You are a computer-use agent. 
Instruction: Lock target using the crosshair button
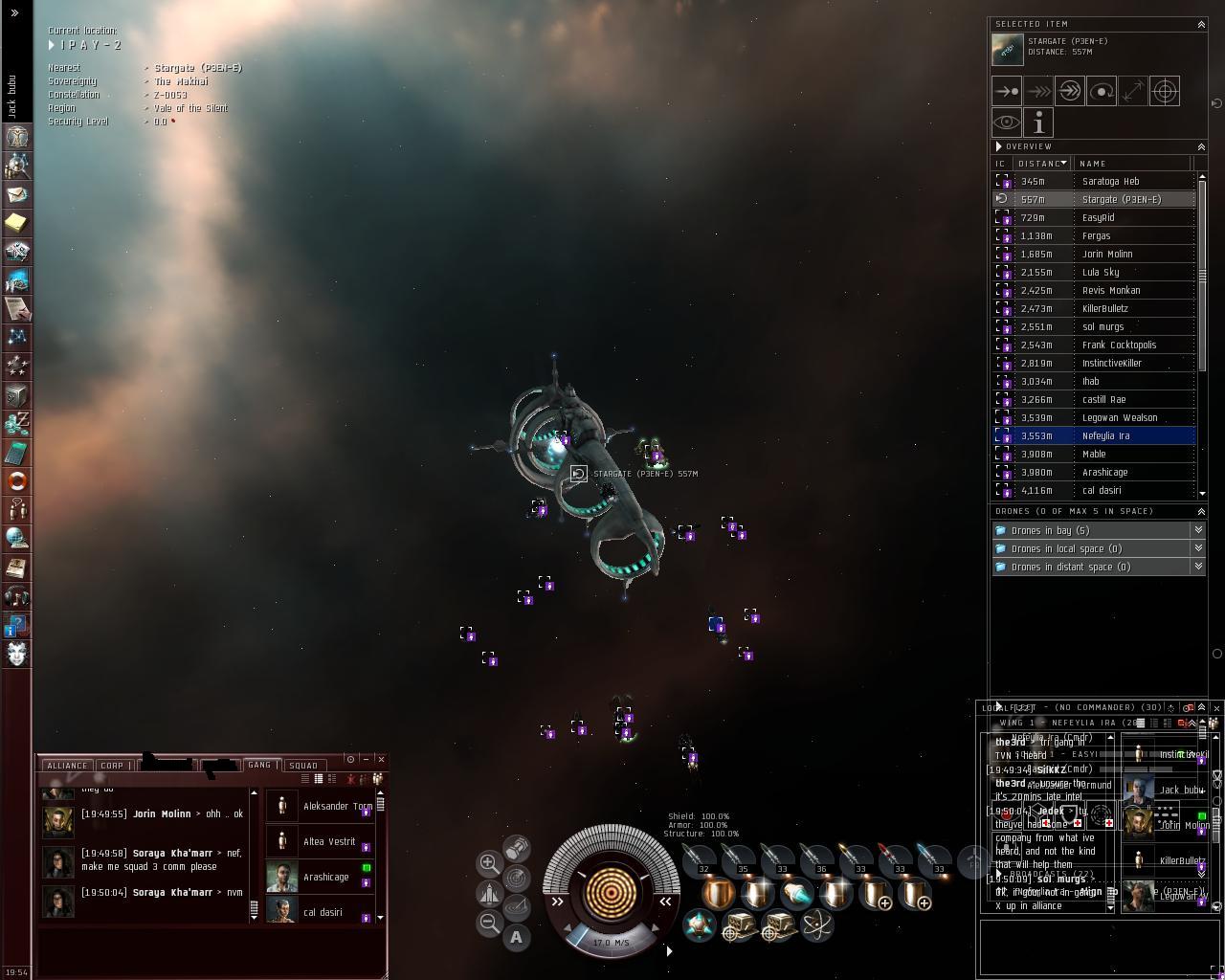[1164, 92]
